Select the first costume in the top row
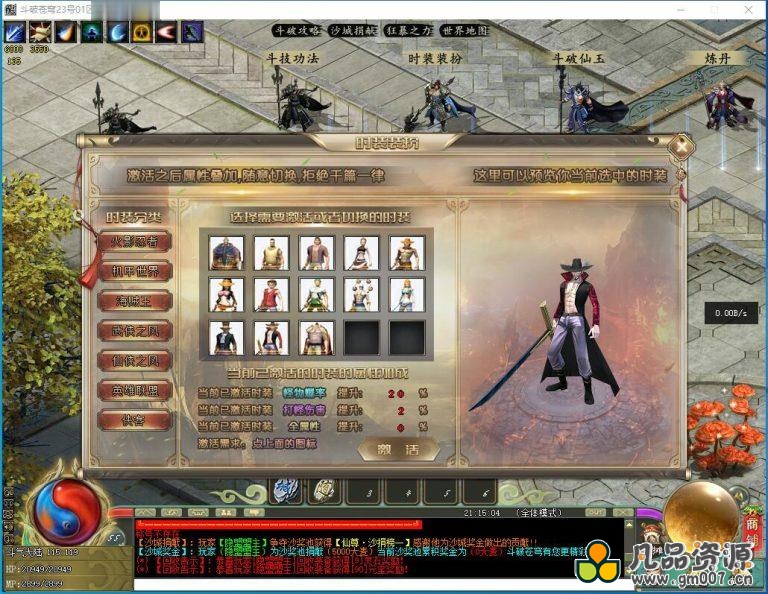768x594 pixels. (x=226, y=253)
